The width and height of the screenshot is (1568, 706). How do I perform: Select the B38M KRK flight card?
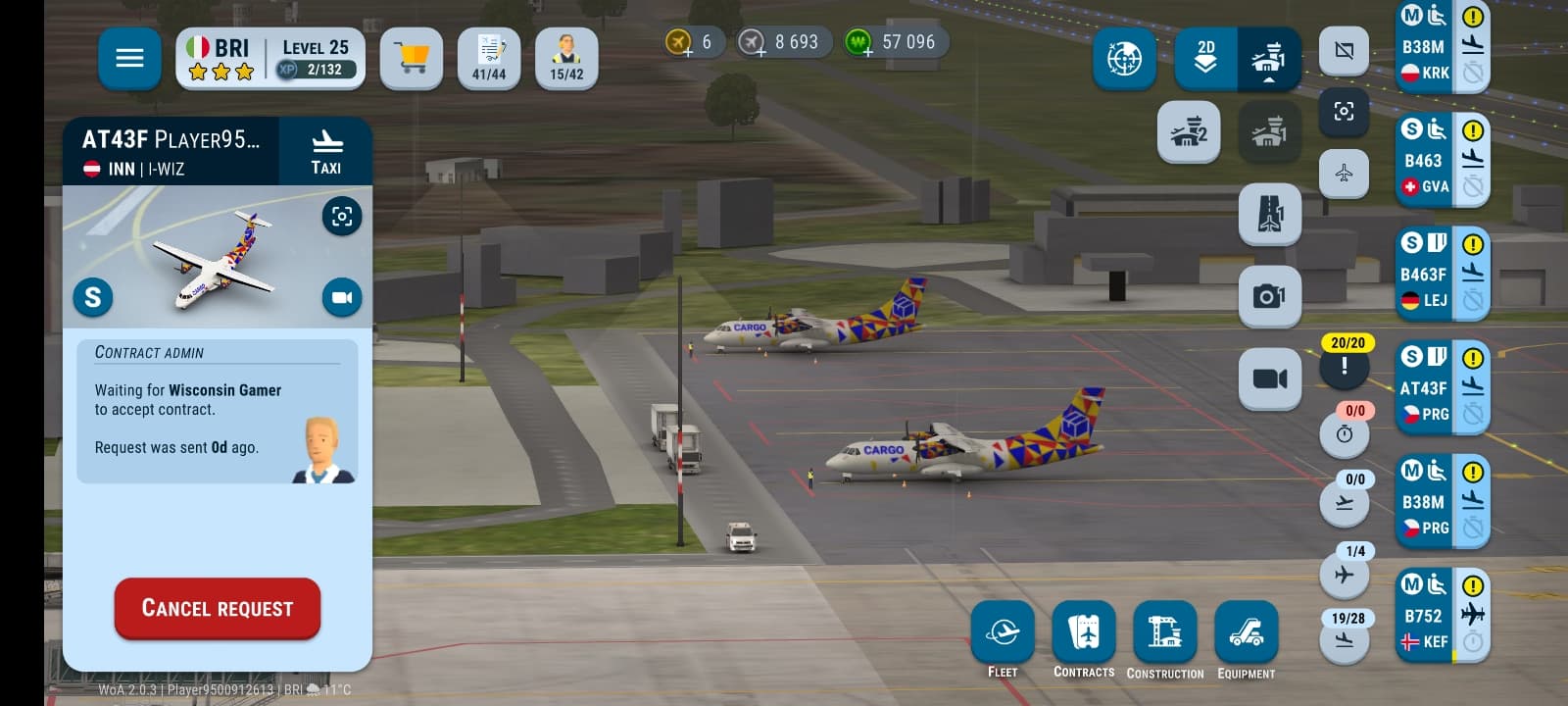click(x=1424, y=47)
